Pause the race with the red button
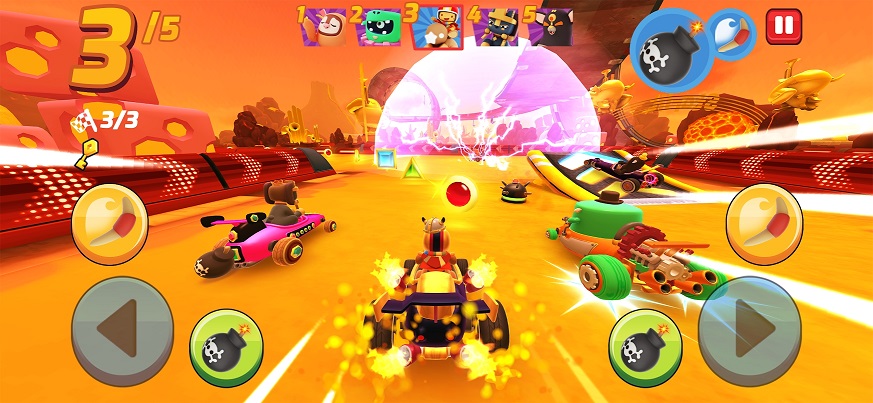The height and width of the screenshot is (403, 873). point(784,26)
